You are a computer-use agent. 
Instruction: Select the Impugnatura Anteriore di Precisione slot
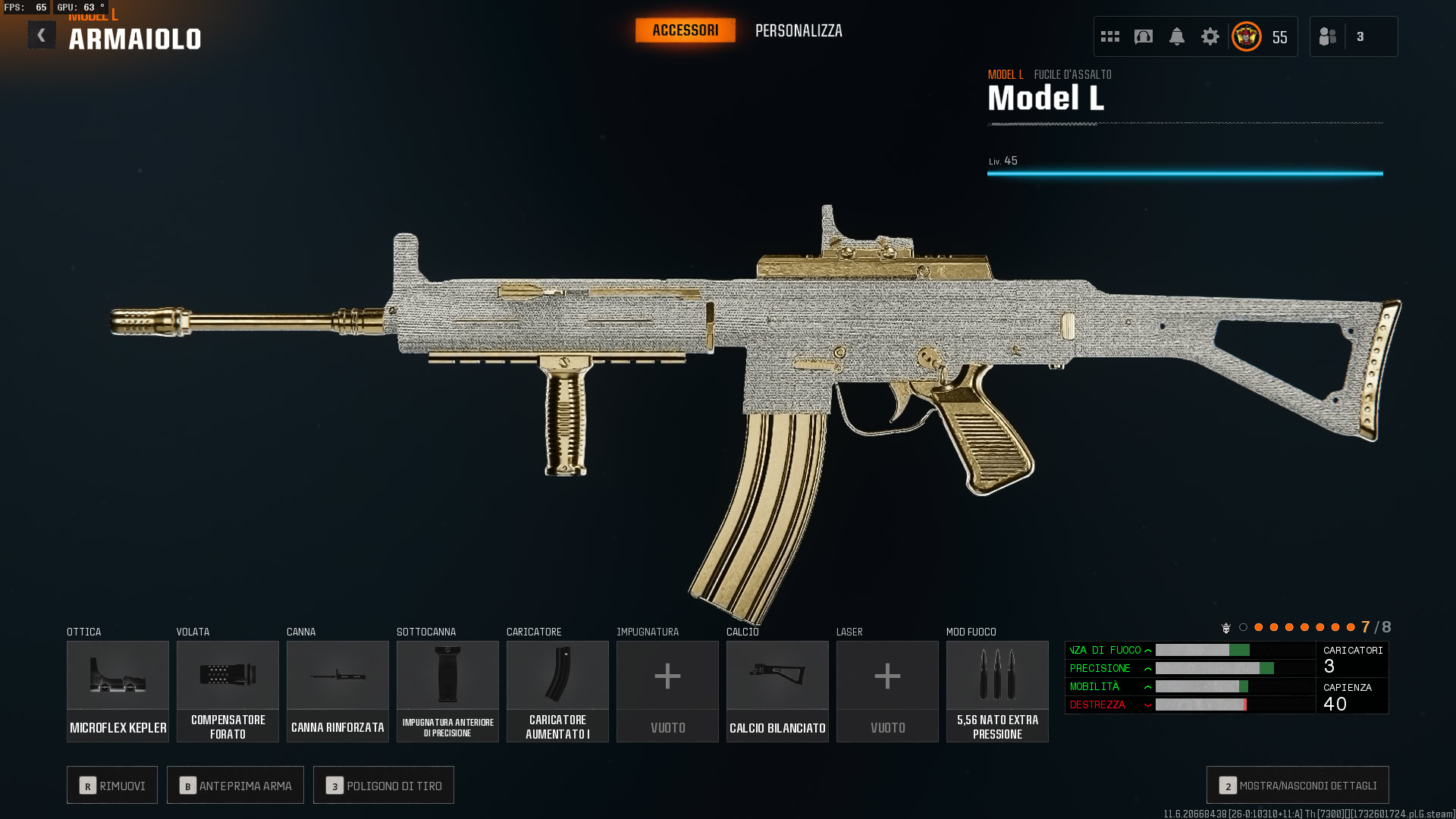(447, 691)
